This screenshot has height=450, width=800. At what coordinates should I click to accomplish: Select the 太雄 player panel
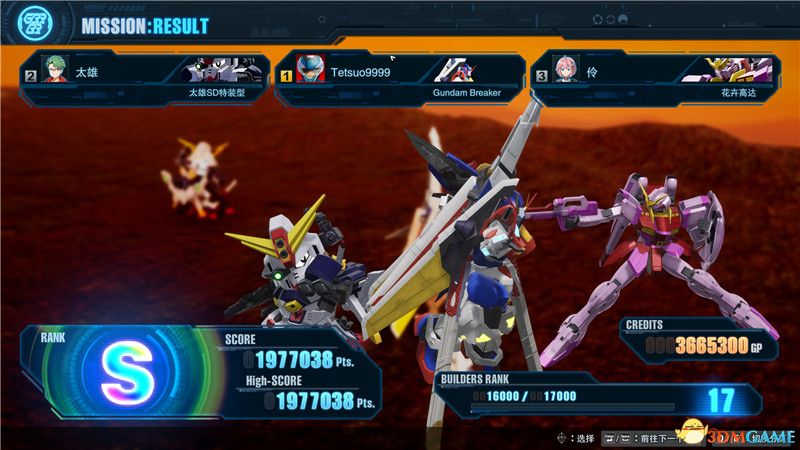pos(143,78)
